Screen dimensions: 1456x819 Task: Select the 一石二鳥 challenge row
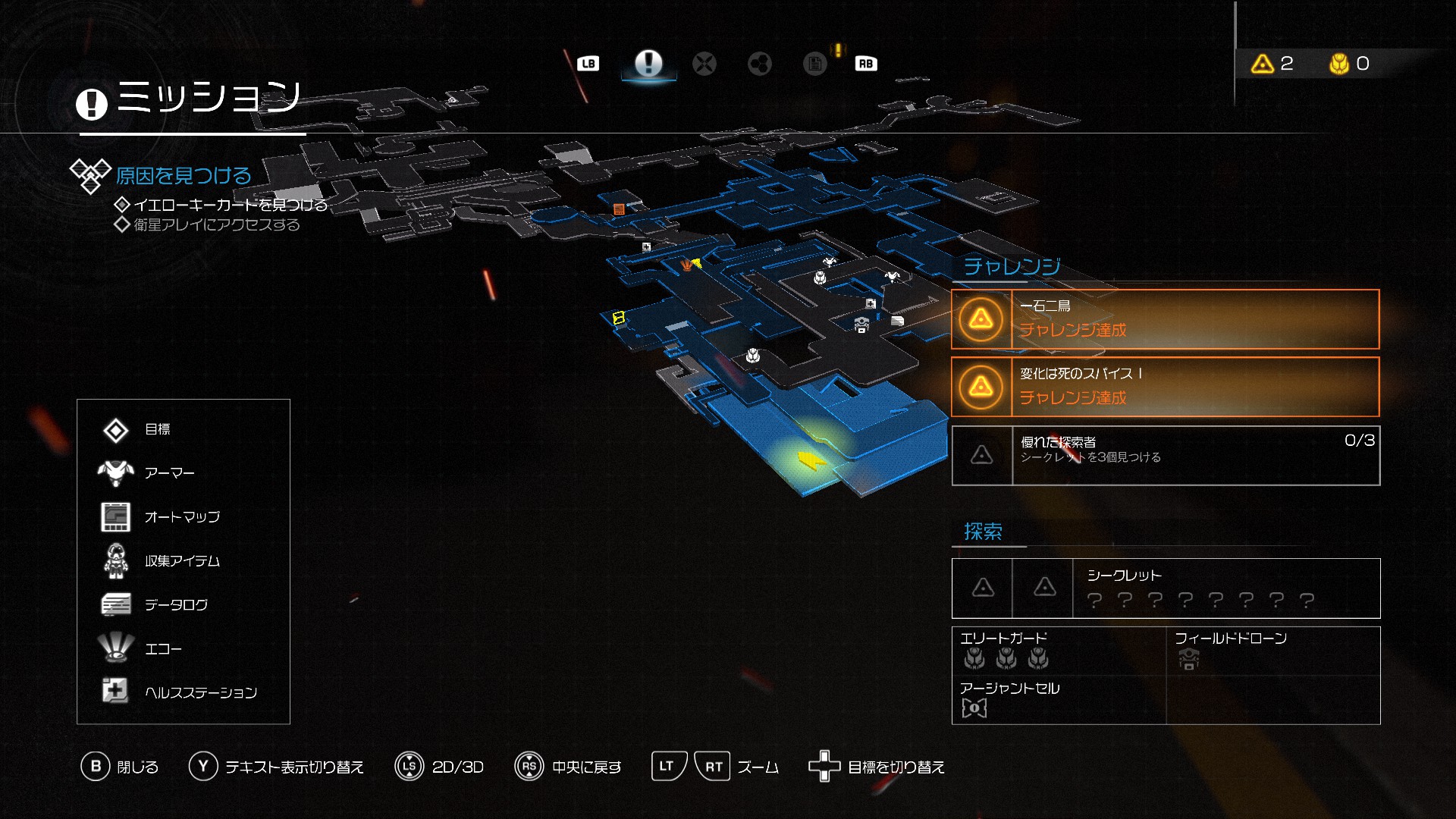pos(1165,319)
